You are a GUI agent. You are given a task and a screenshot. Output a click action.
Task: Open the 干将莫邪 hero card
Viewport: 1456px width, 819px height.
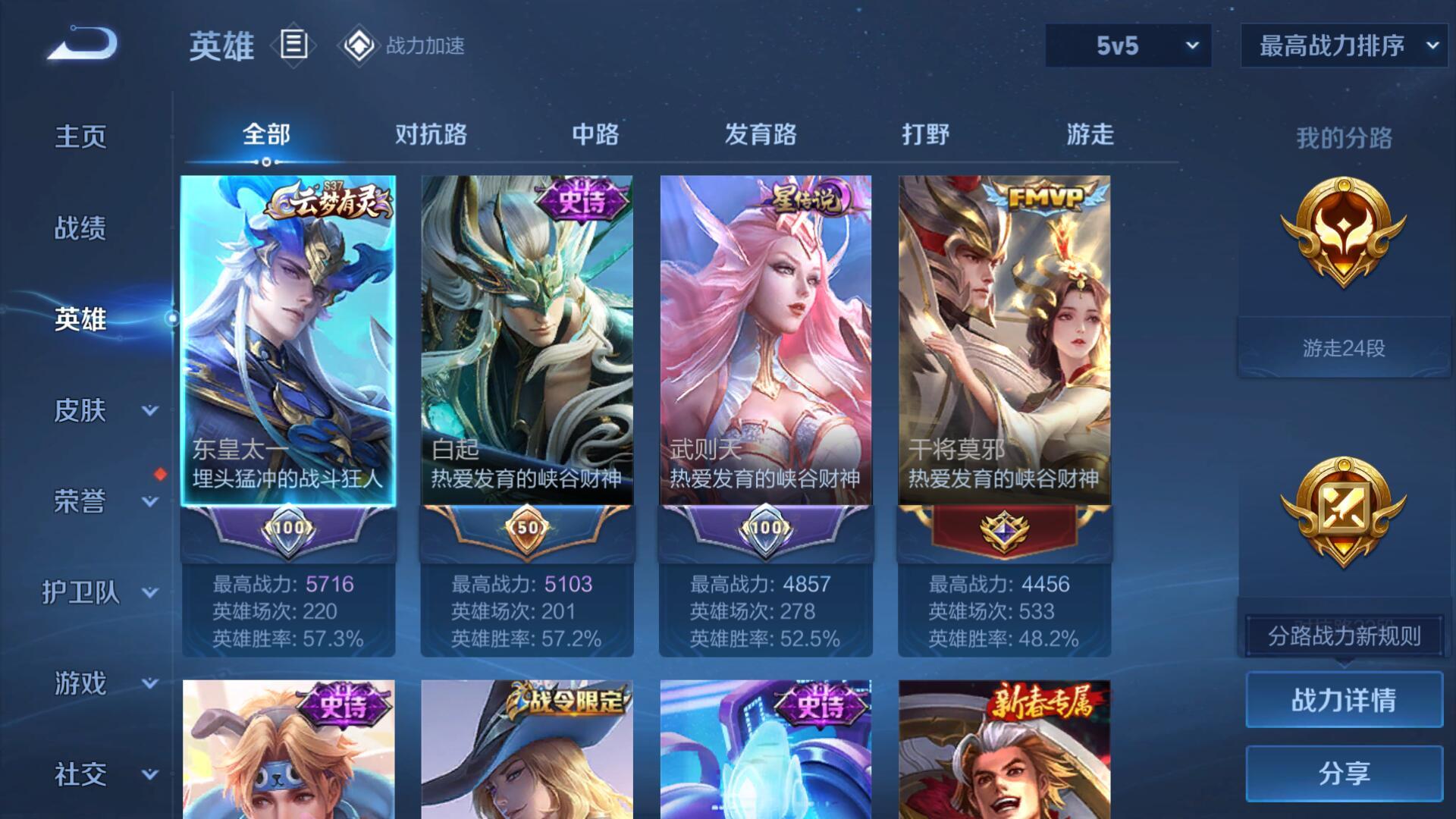click(1004, 341)
